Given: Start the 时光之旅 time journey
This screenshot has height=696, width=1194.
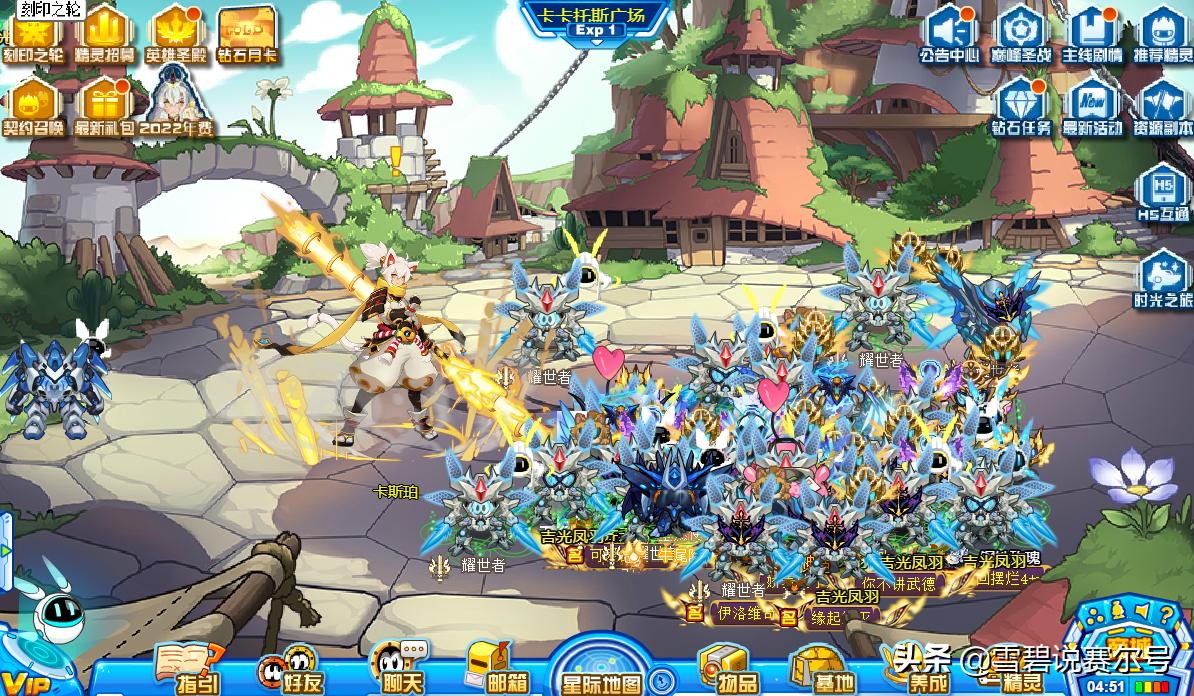Looking at the screenshot, I should pos(1163,278).
